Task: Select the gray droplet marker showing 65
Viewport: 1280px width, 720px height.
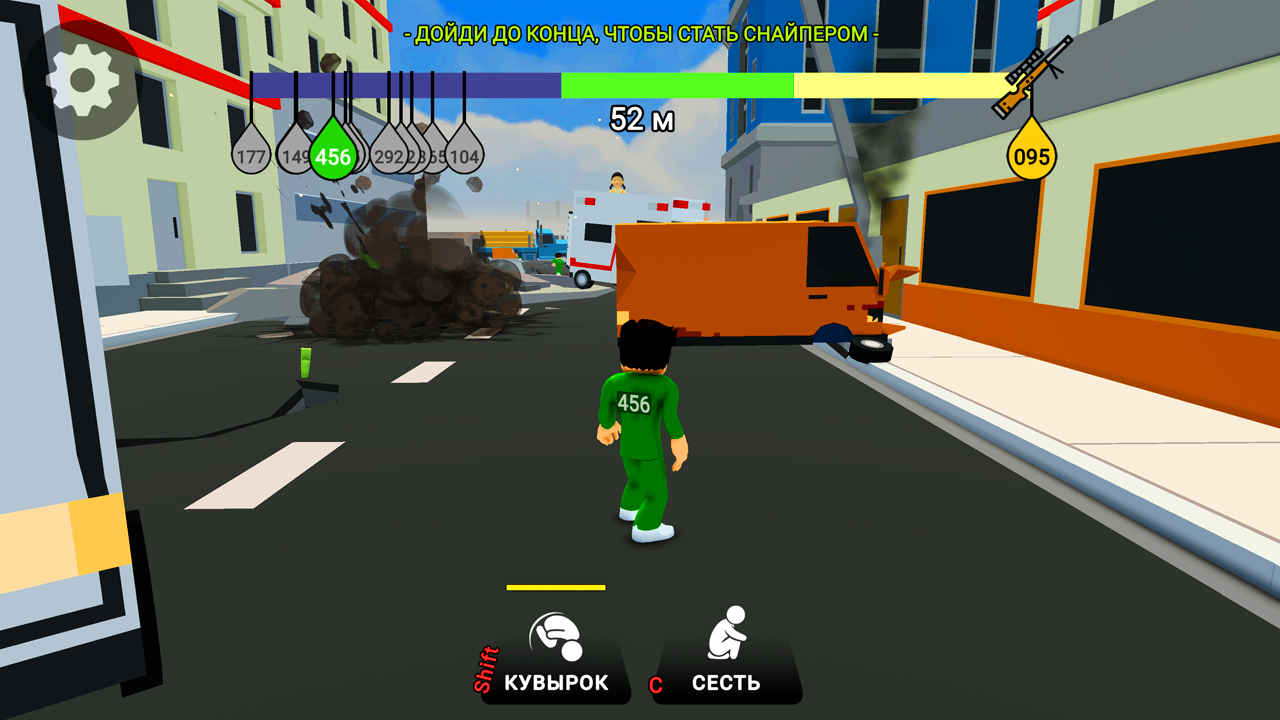Action: pyautogui.click(x=434, y=156)
